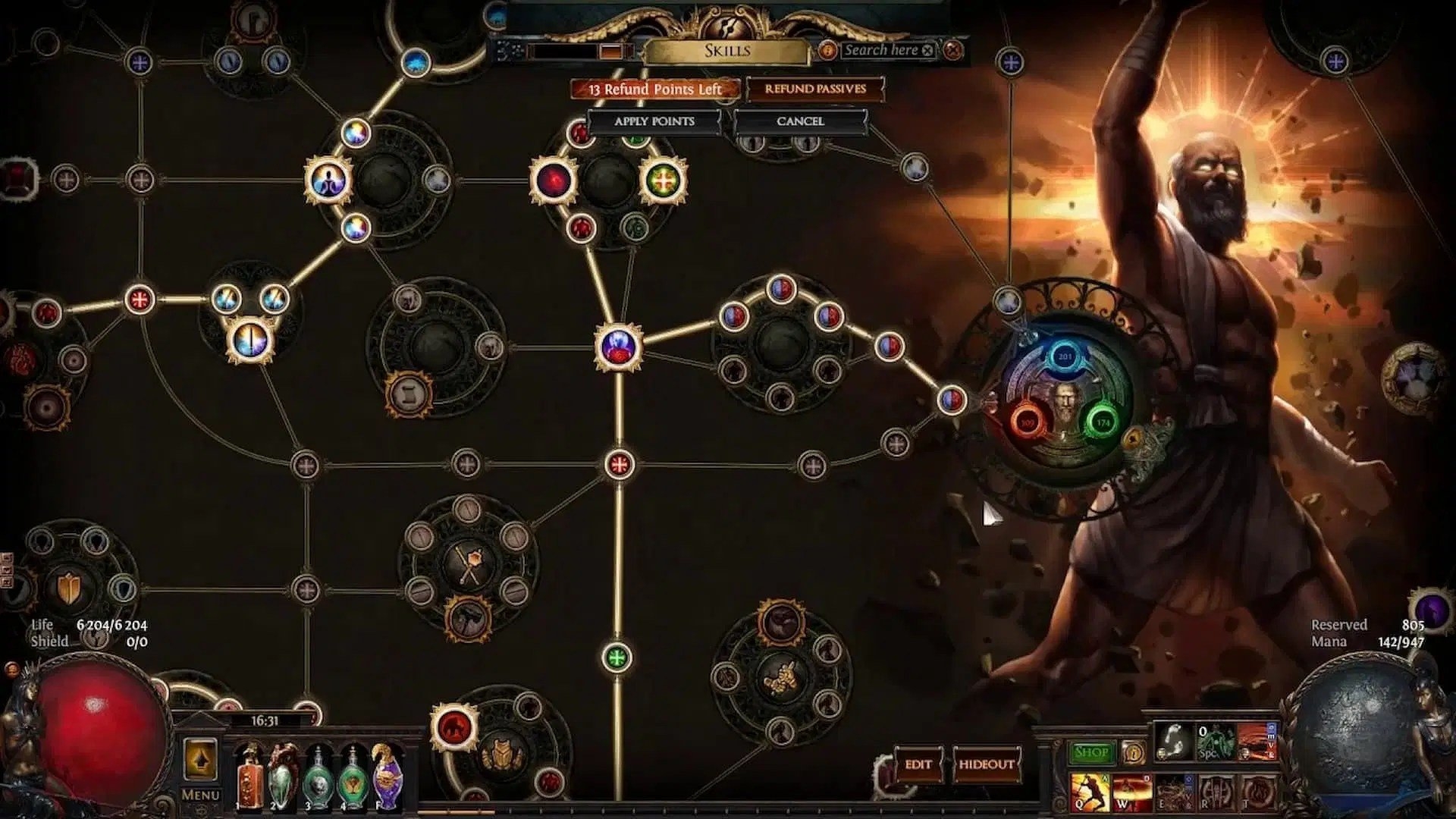Click the round info button beside Shop
1456x819 pixels.
1133,752
